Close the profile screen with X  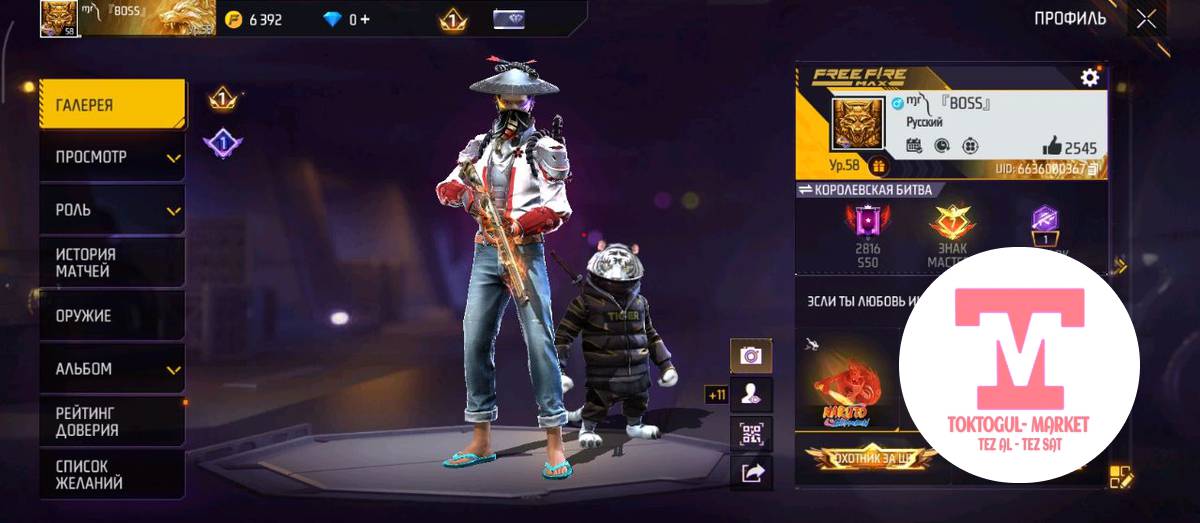tap(1146, 19)
